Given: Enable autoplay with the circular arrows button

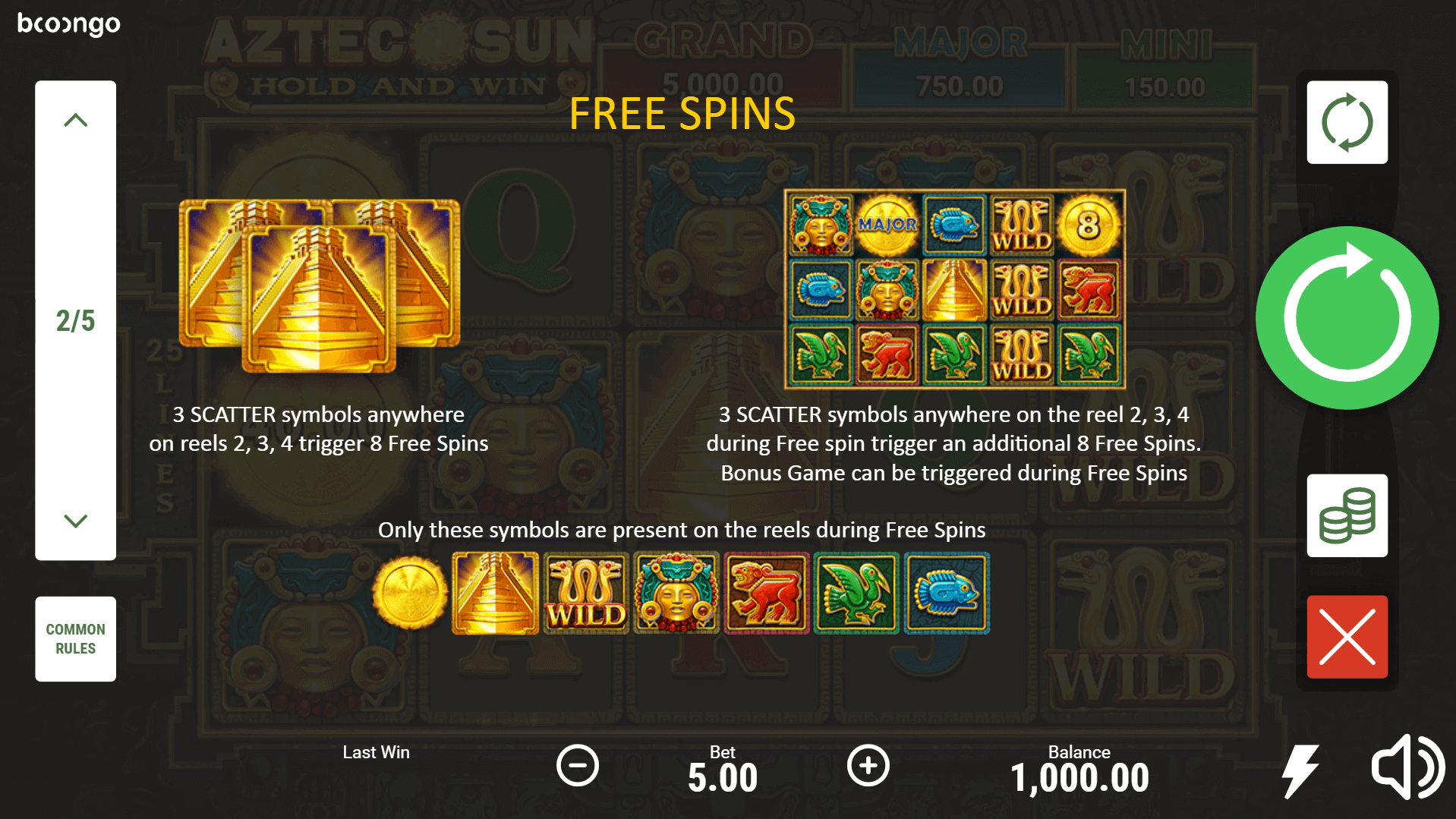Looking at the screenshot, I should (1347, 122).
